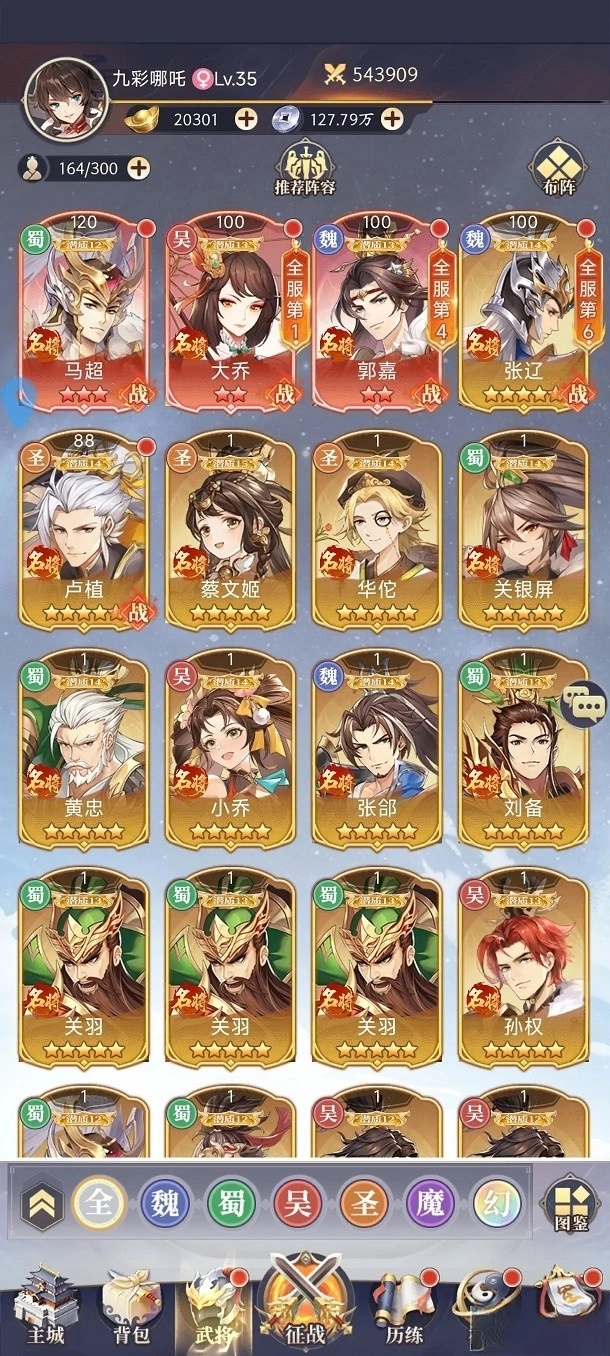This screenshot has height=1356, width=610.
Task: Open the chat bubble icon
Action: point(583,705)
